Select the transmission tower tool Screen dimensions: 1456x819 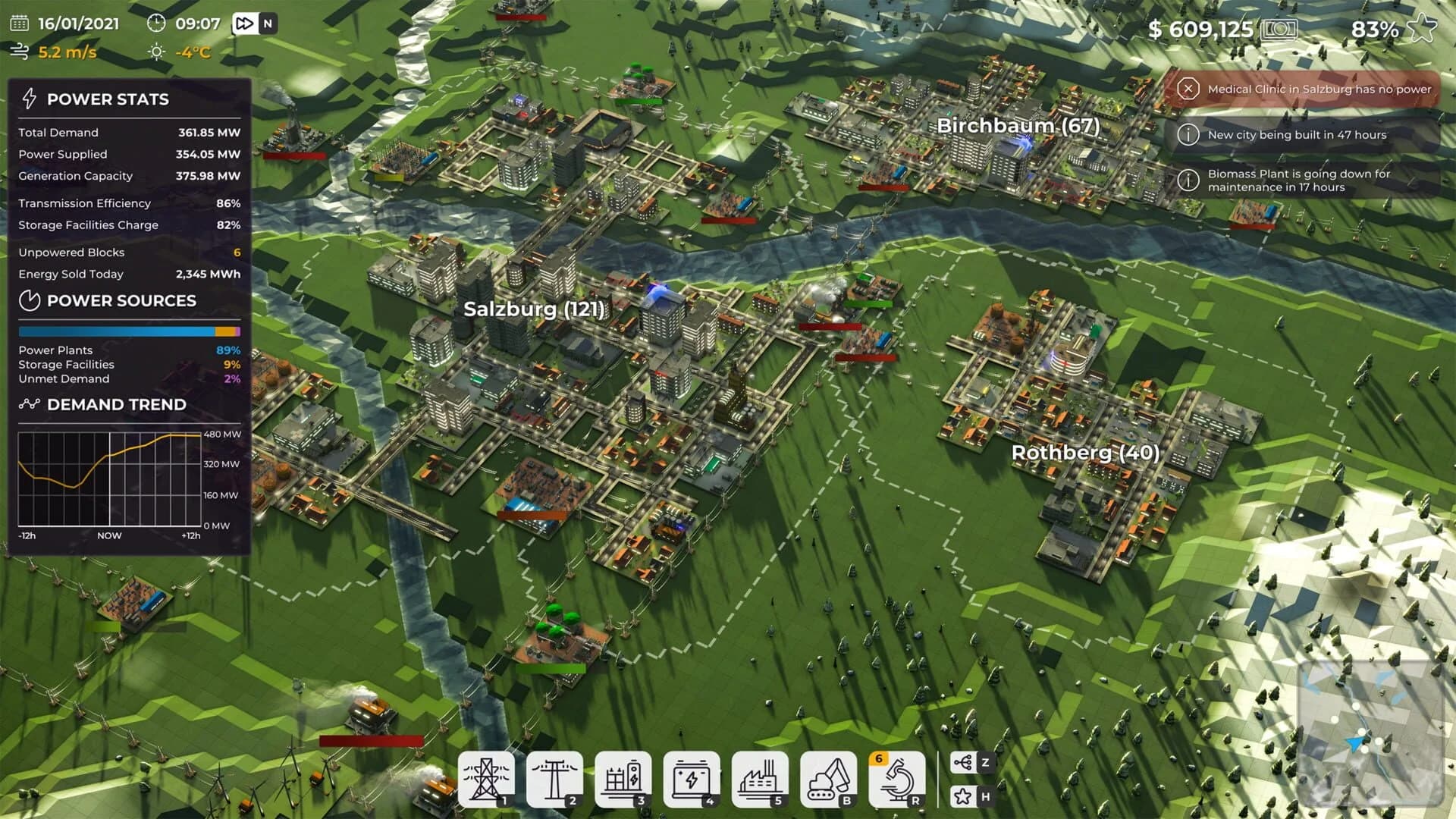488,775
